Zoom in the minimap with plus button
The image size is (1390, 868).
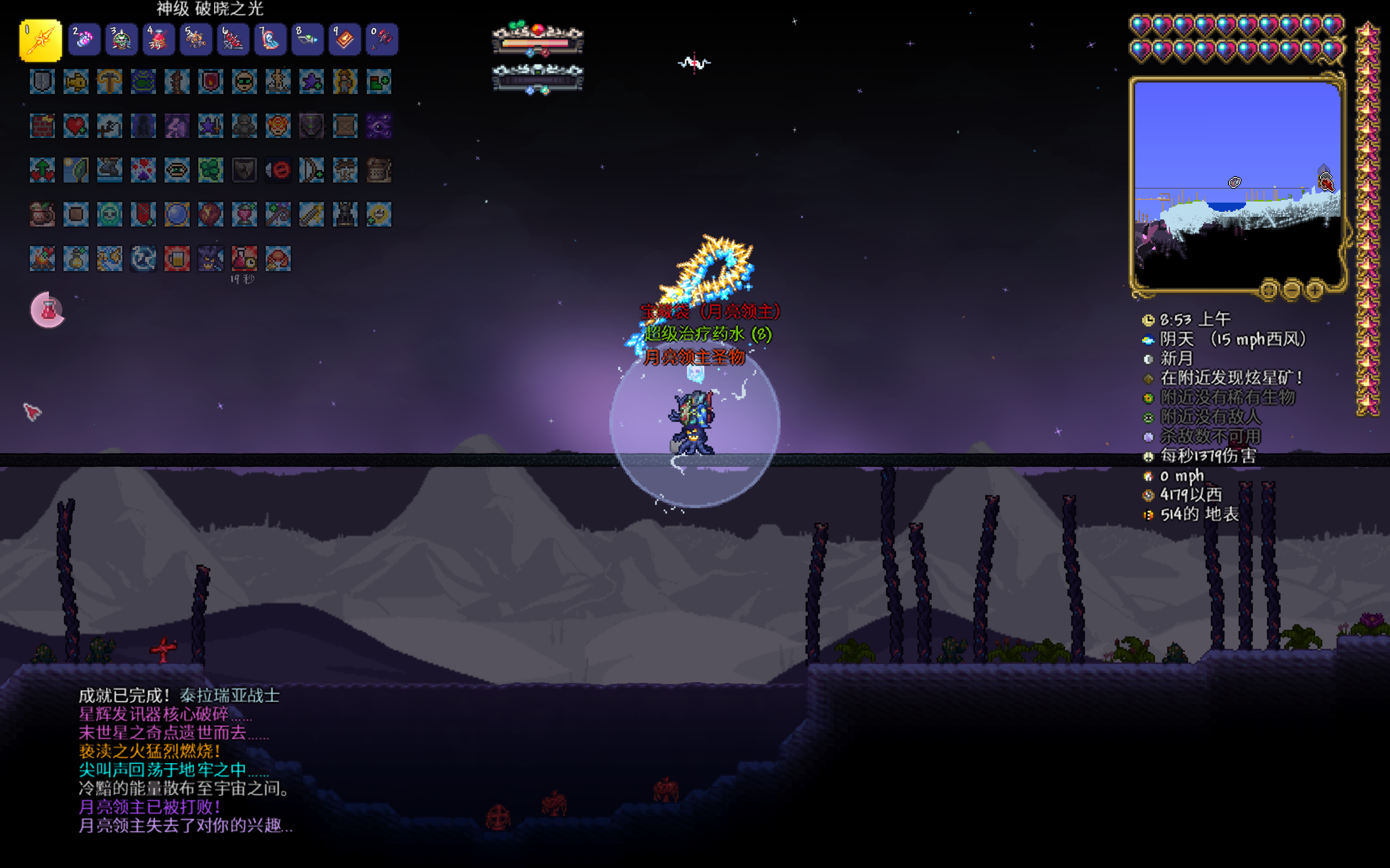[1313, 290]
